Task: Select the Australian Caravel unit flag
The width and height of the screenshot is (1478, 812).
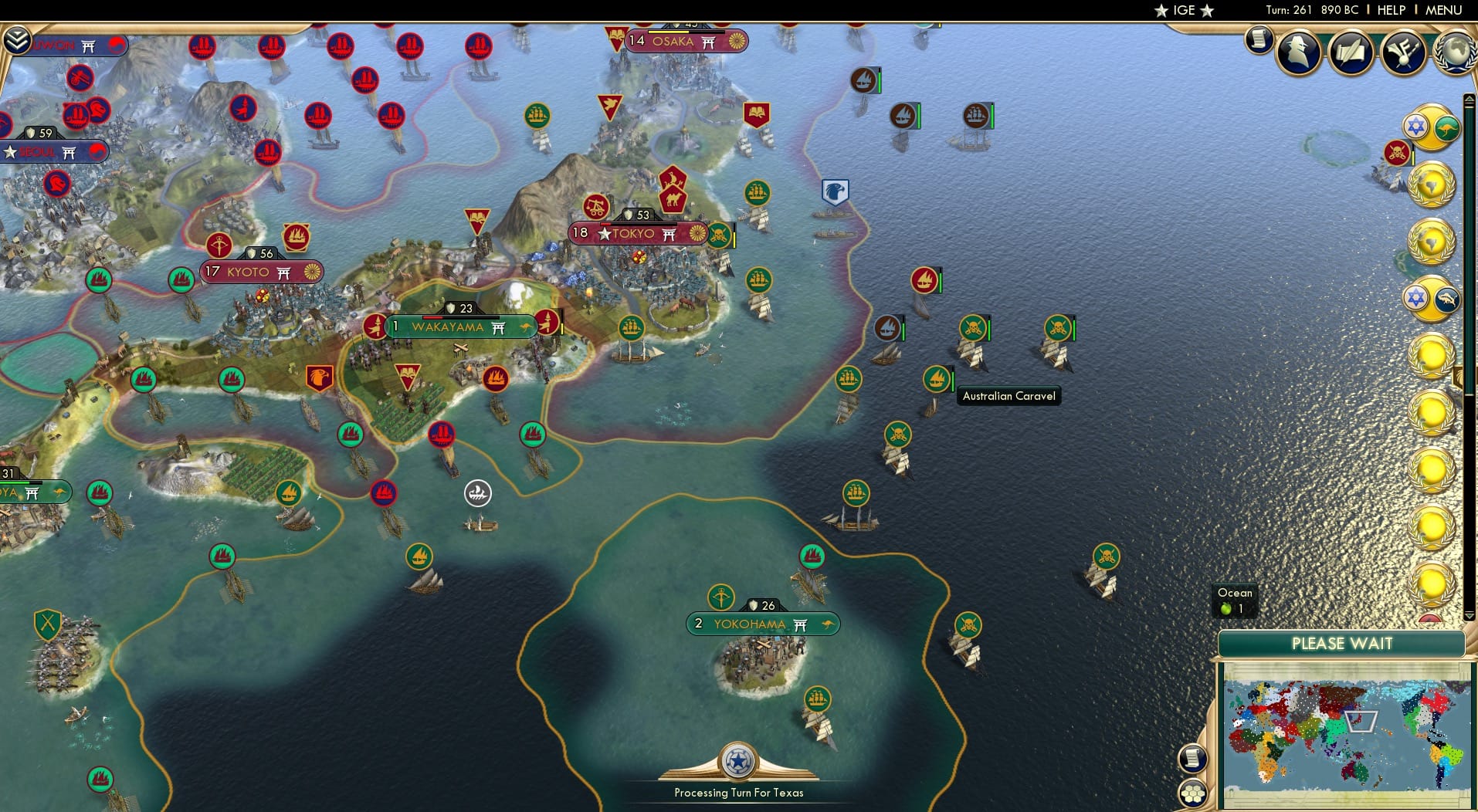Action: (x=937, y=377)
